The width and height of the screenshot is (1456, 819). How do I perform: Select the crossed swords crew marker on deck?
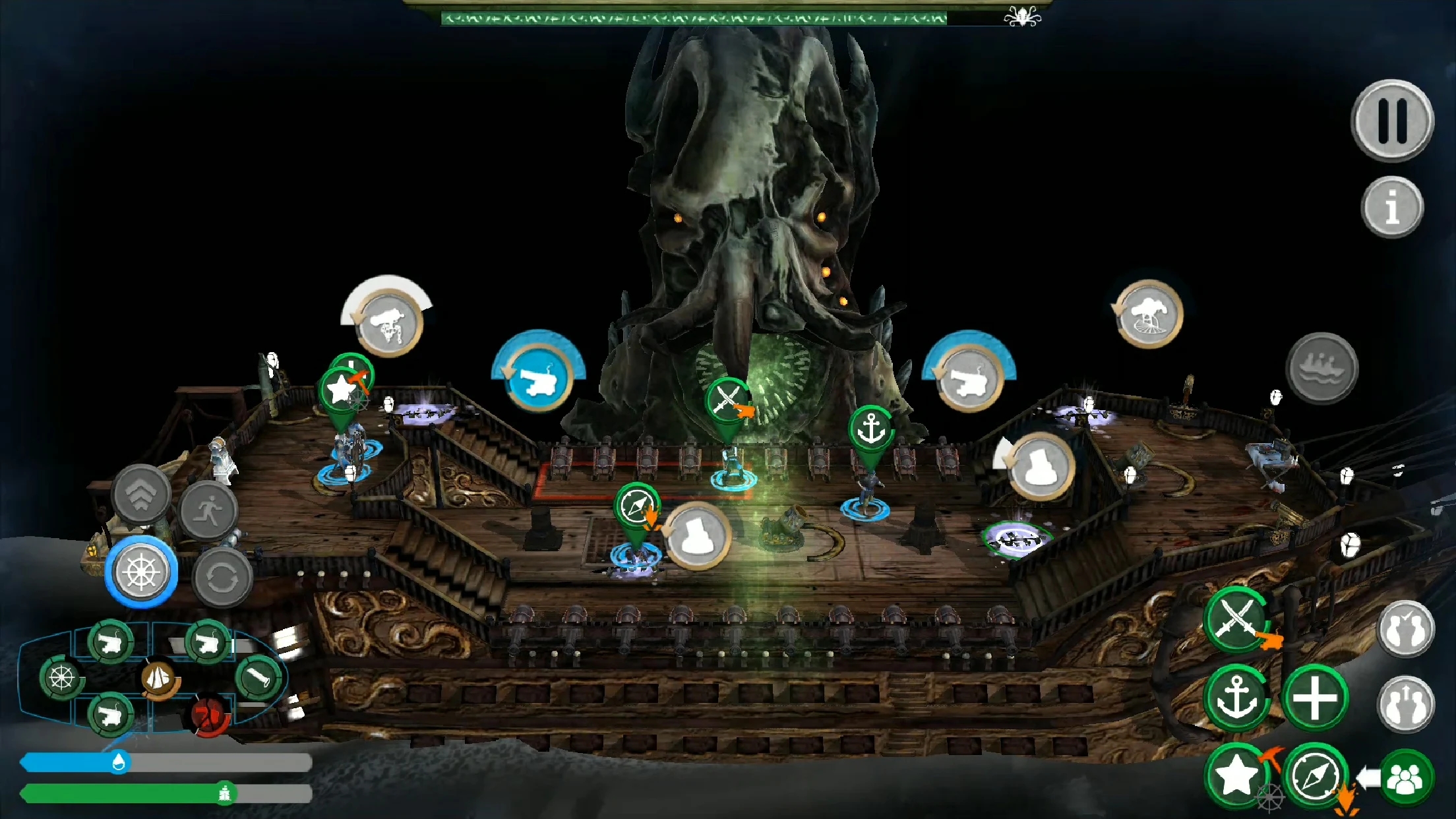[x=727, y=399]
